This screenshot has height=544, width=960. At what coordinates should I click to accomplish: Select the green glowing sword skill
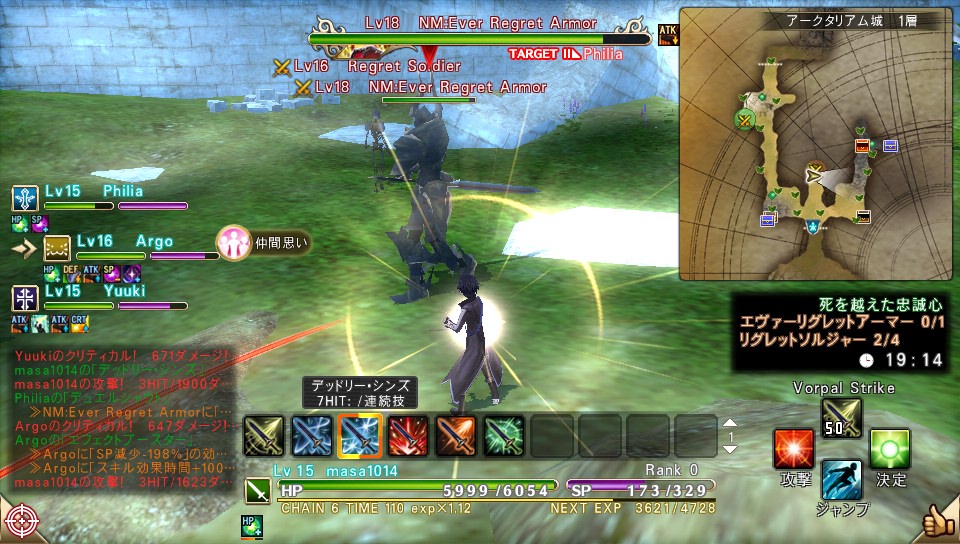pos(503,435)
